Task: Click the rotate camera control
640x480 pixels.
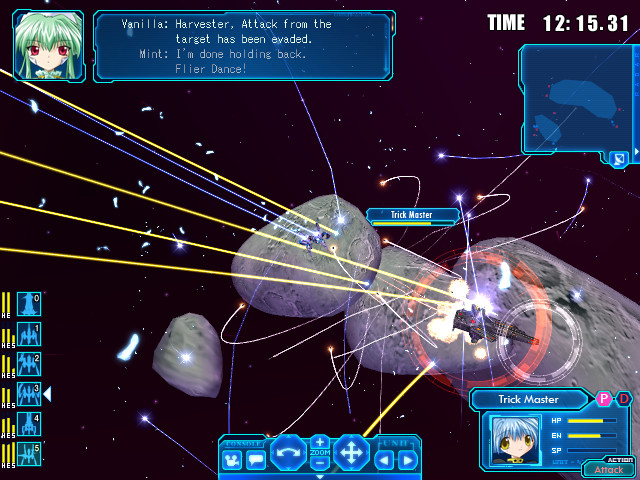Action: [x=288, y=452]
